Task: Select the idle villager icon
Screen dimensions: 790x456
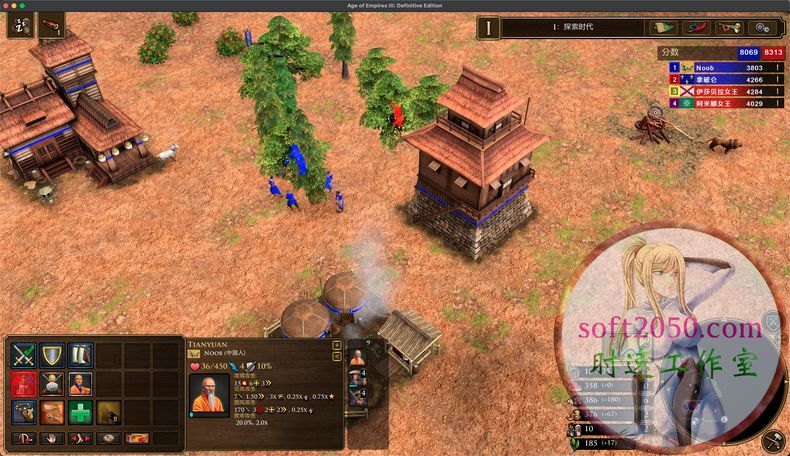Action: point(22,25)
